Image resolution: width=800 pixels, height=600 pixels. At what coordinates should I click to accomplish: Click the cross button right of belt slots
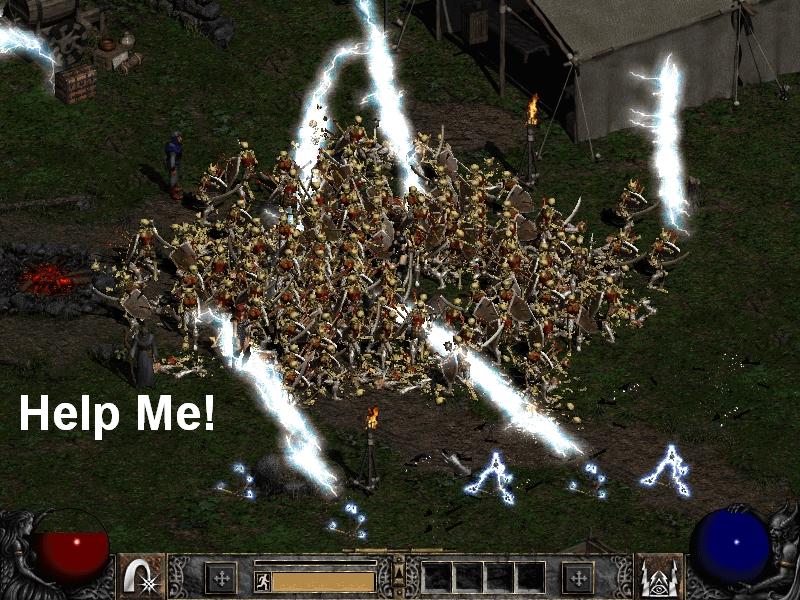pos(577,577)
